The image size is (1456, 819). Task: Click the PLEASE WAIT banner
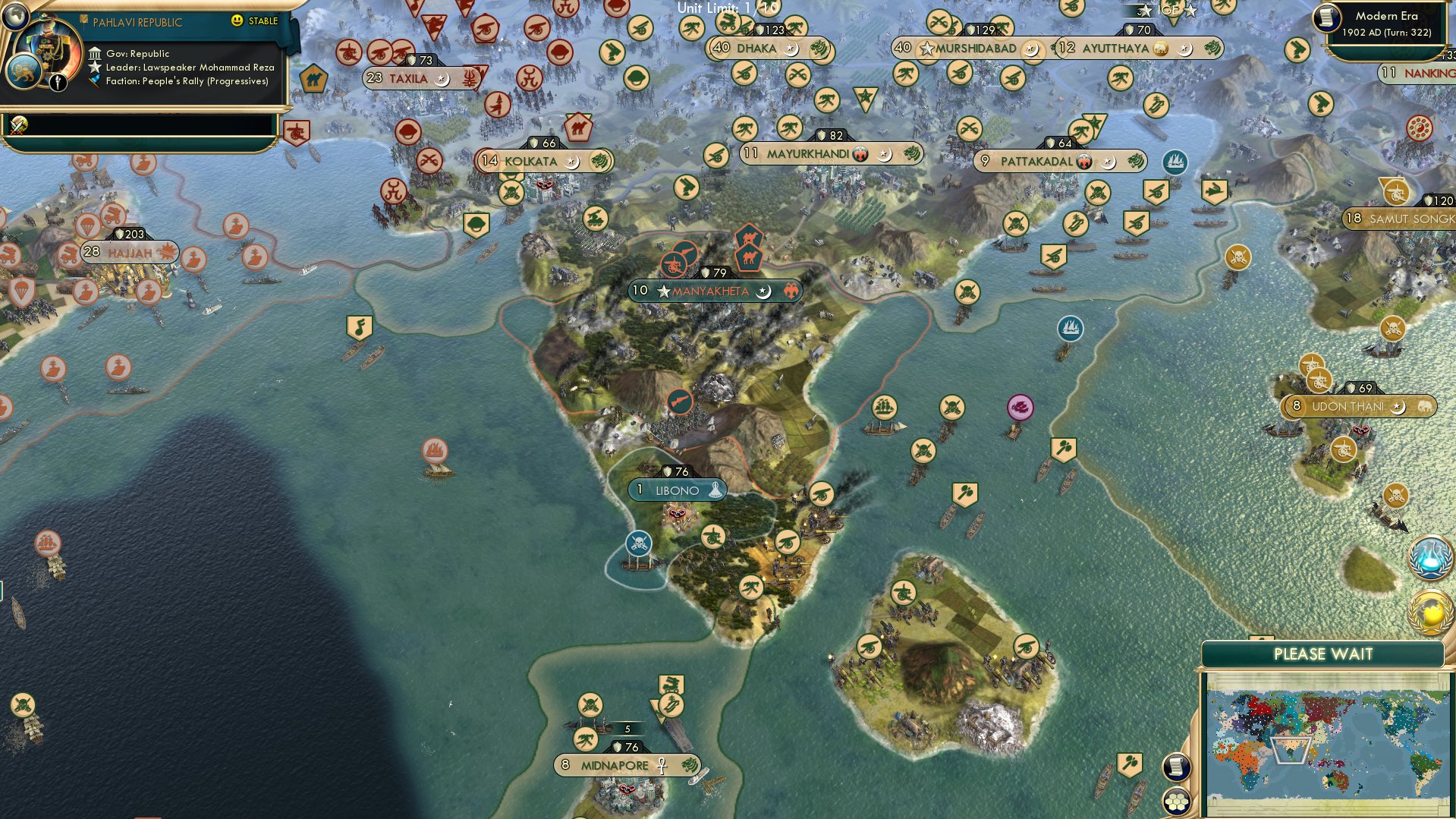(x=1323, y=653)
